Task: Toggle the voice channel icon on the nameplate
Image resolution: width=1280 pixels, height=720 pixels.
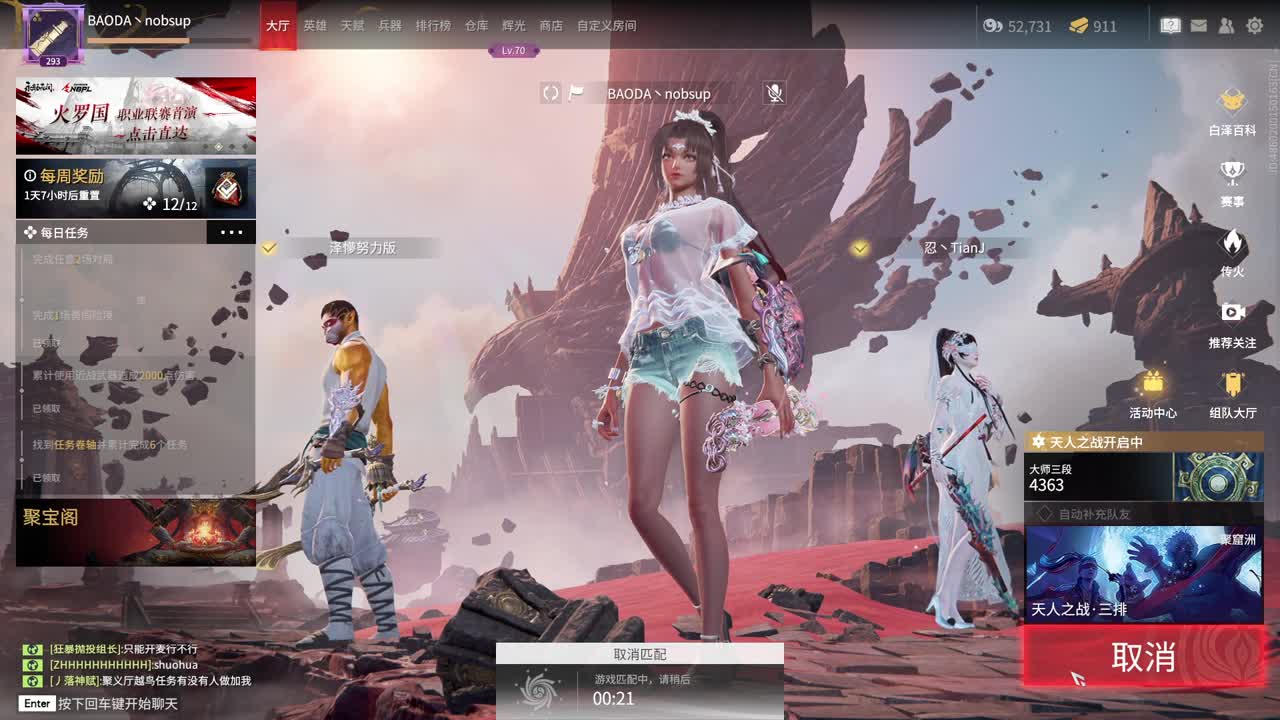Action: pyautogui.click(x=549, y=93)
